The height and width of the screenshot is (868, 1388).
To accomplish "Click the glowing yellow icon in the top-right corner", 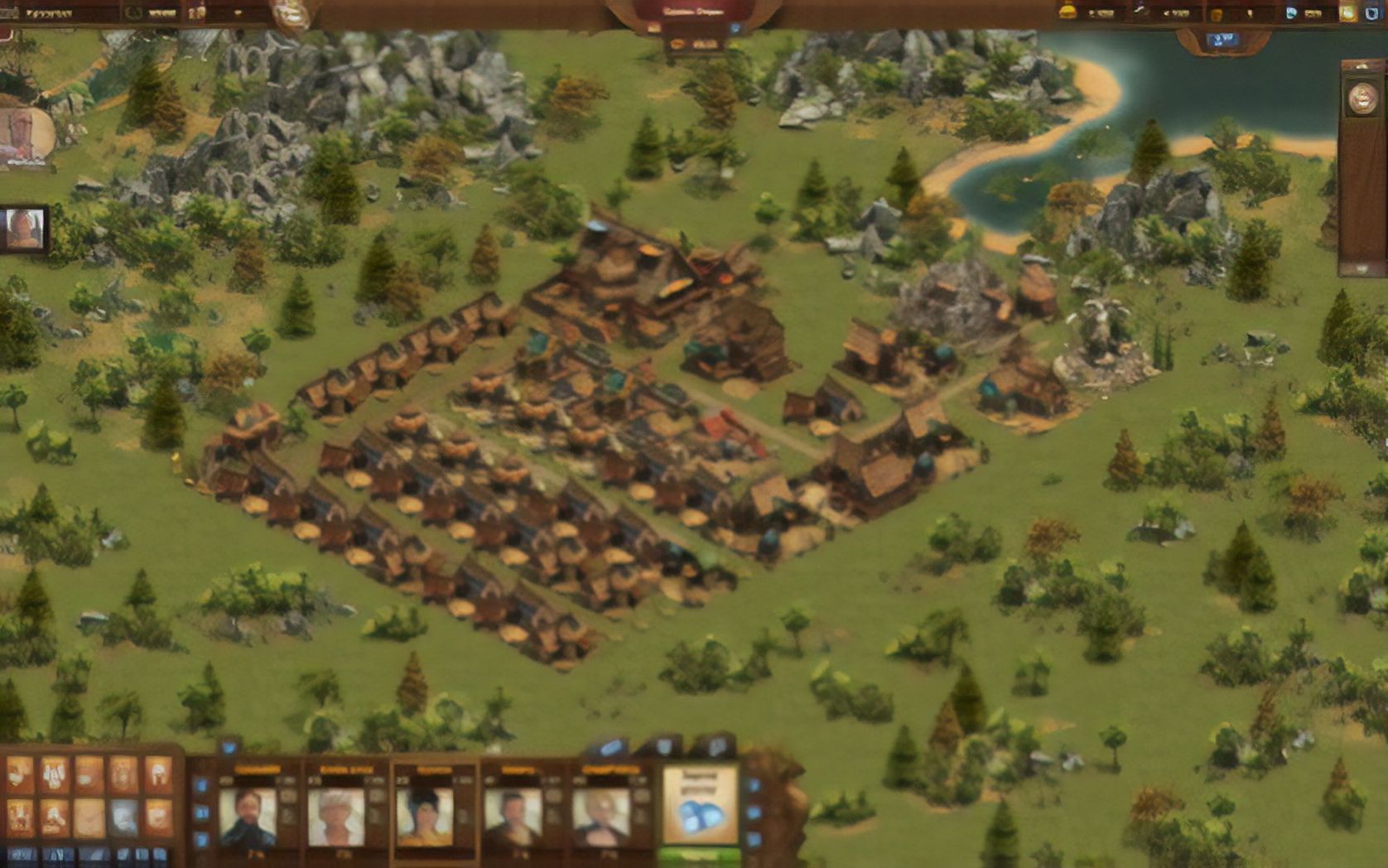I will 1349,12.
